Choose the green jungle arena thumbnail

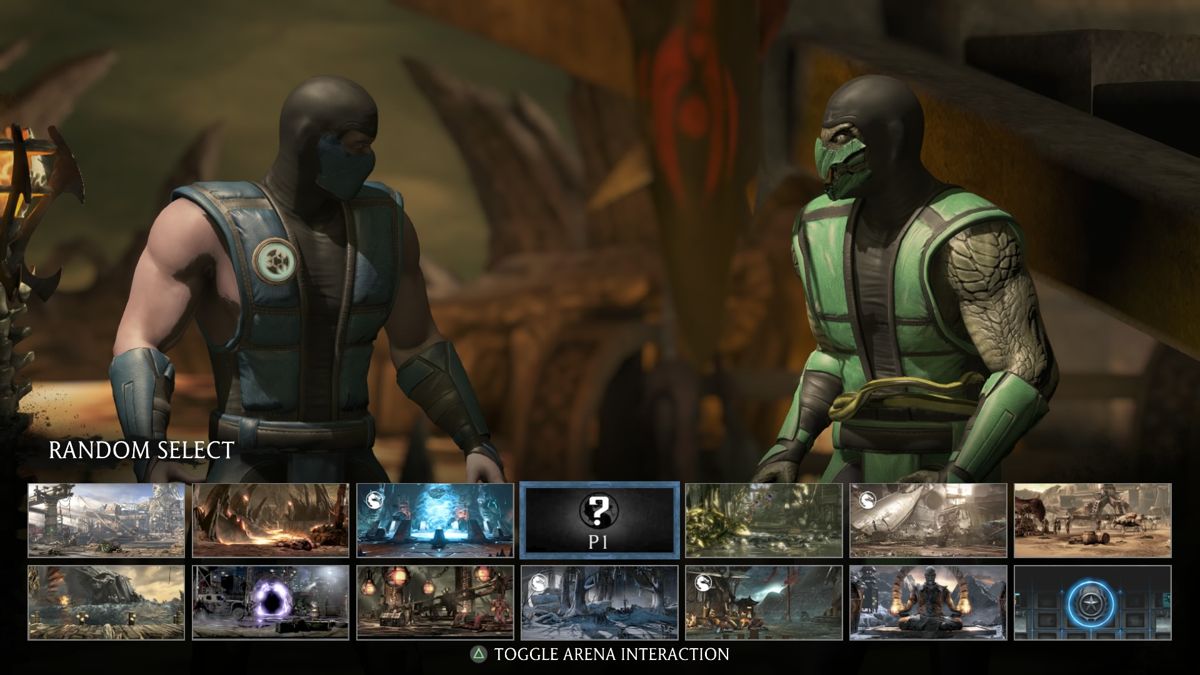click(x=764, y=520)
